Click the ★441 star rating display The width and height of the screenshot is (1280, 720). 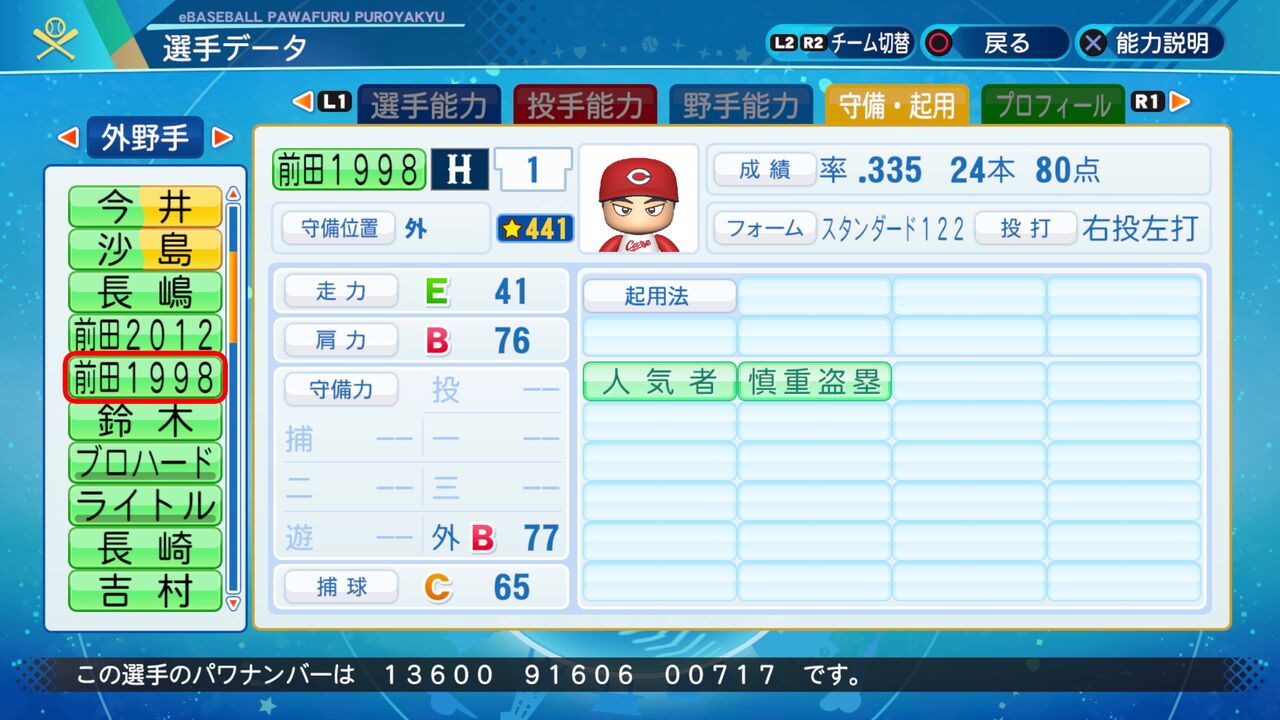point(535,228)
